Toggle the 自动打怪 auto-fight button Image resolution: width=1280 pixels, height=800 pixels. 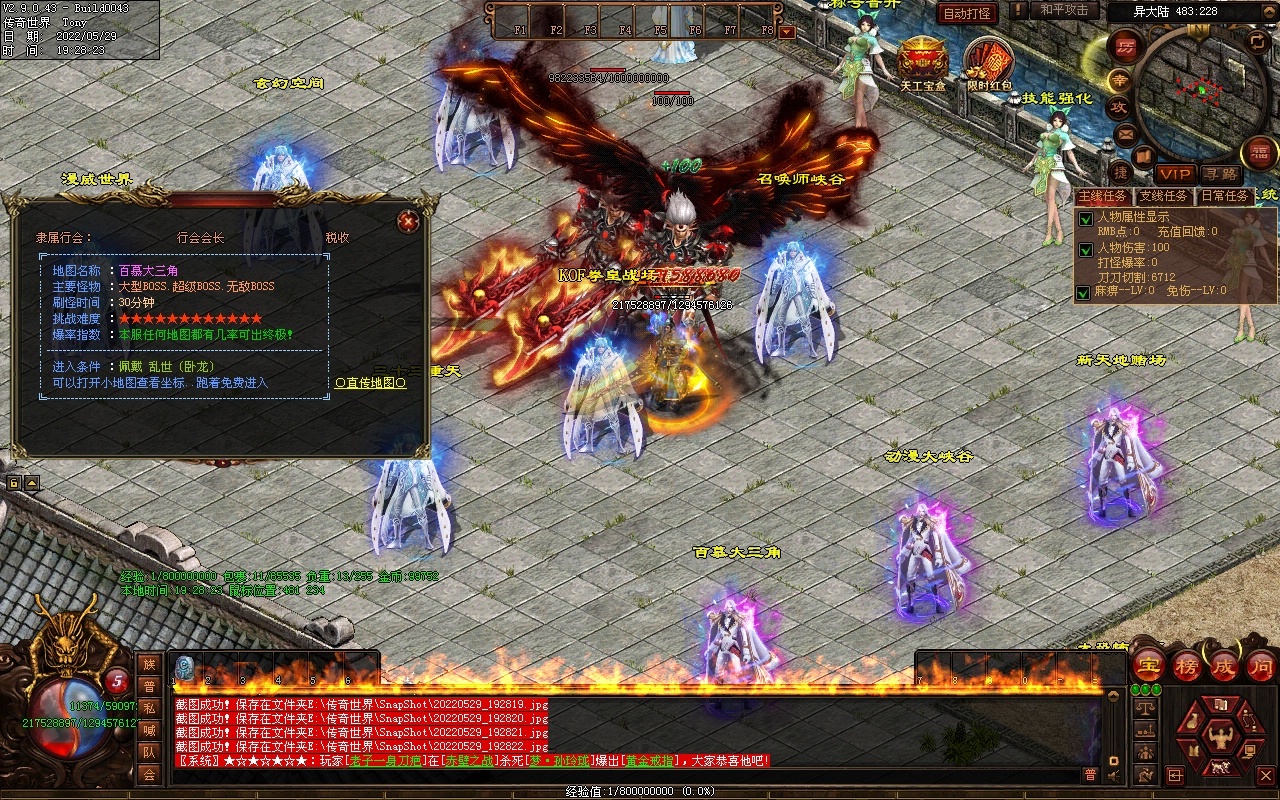click(967, 13)
